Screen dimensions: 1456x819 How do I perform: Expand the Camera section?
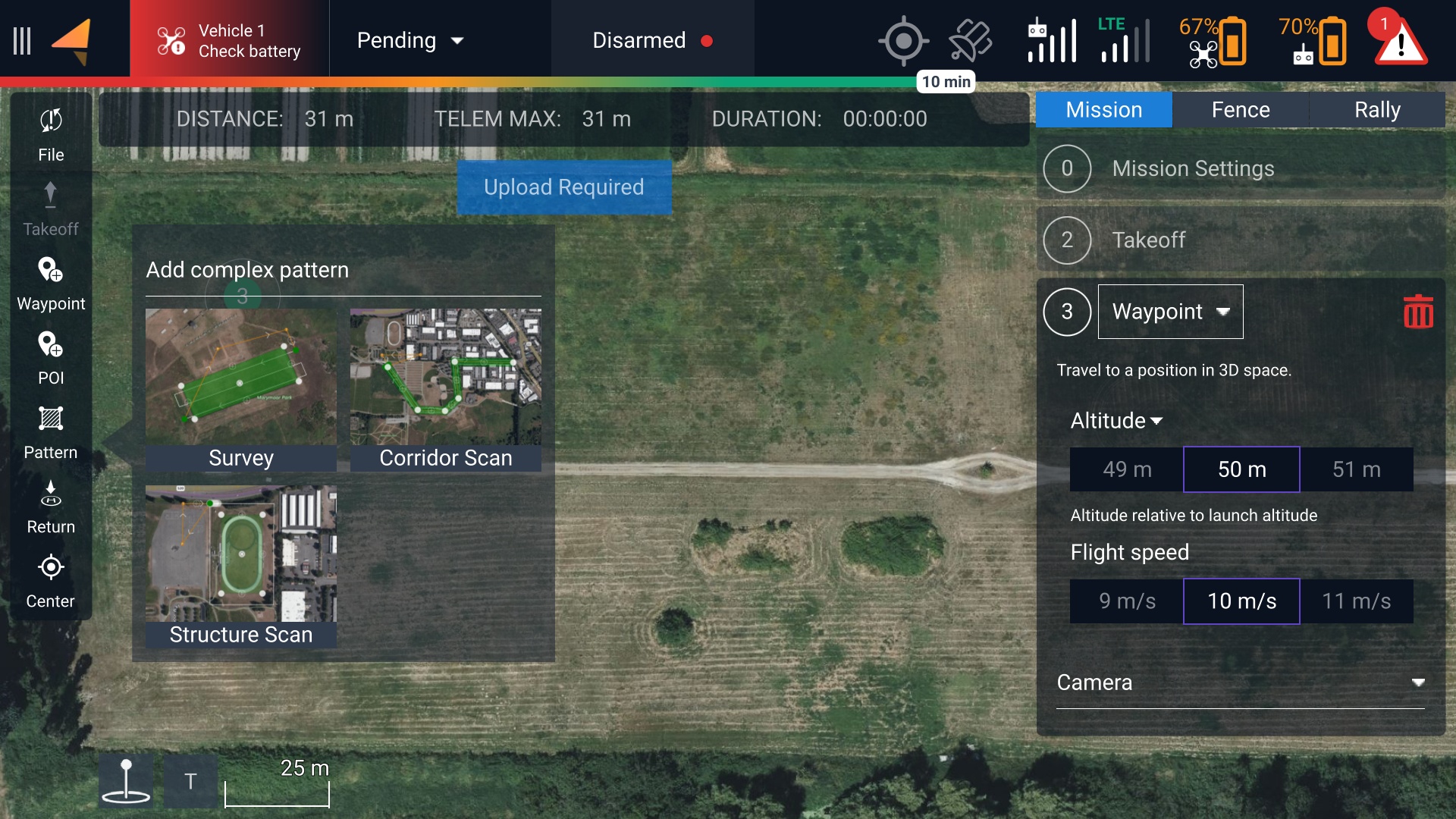[1240, 682]
